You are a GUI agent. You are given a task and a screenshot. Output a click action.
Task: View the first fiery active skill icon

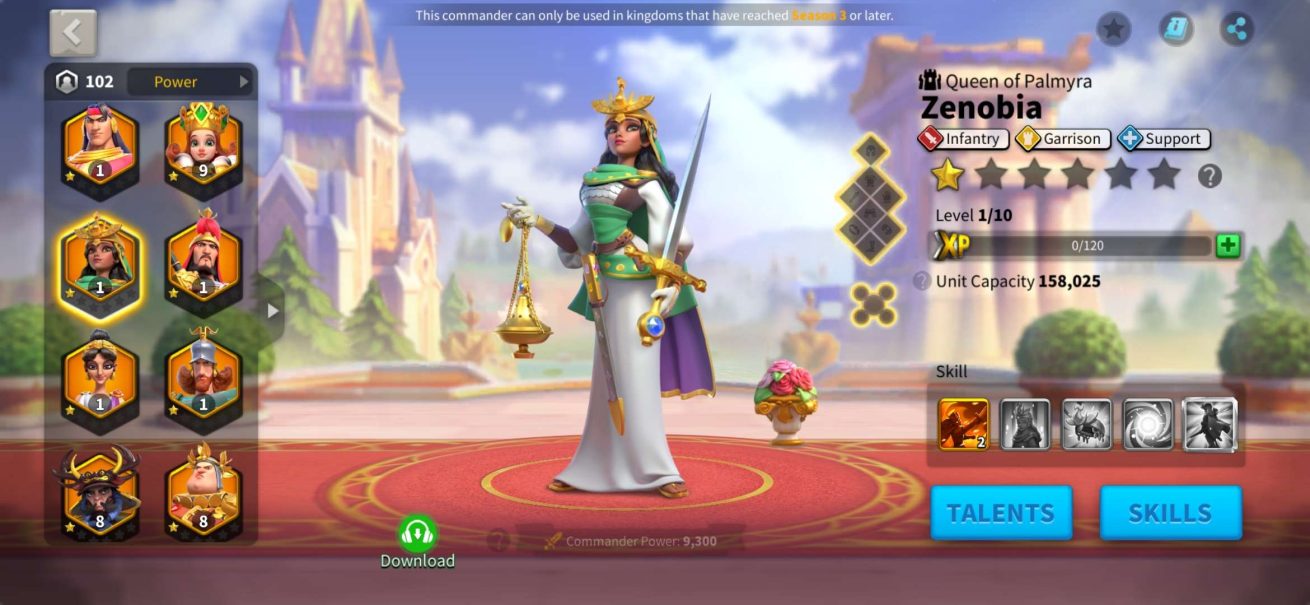[x=964, y=424]
